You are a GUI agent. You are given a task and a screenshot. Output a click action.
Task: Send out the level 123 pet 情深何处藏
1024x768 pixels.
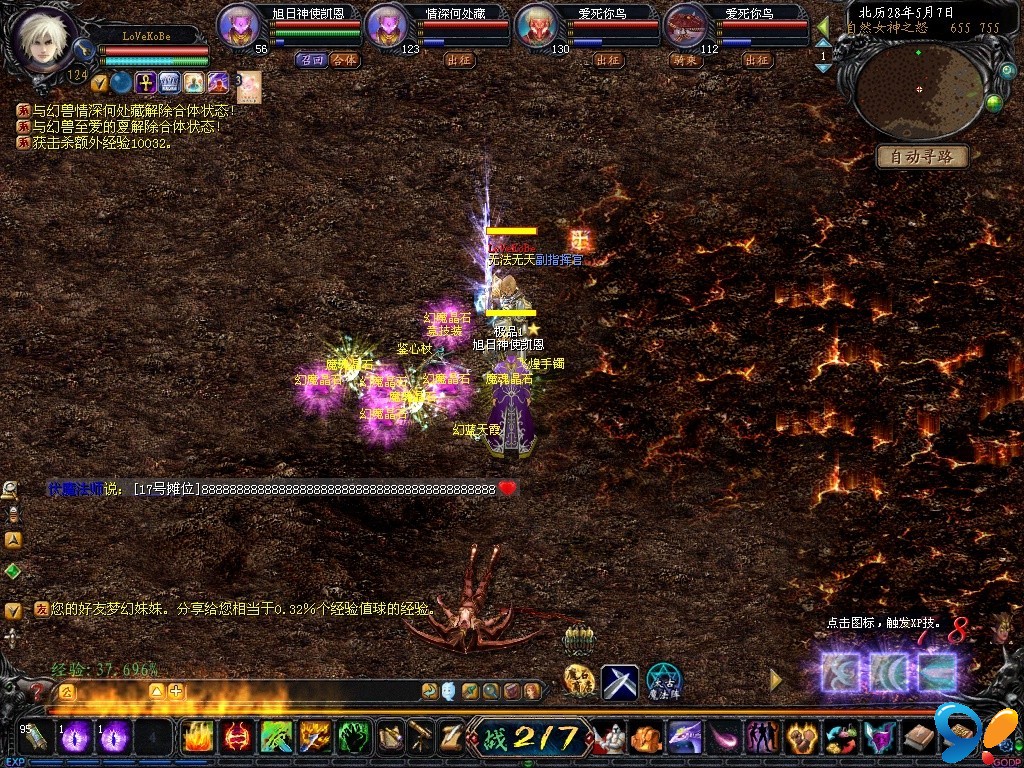(459, 60)
